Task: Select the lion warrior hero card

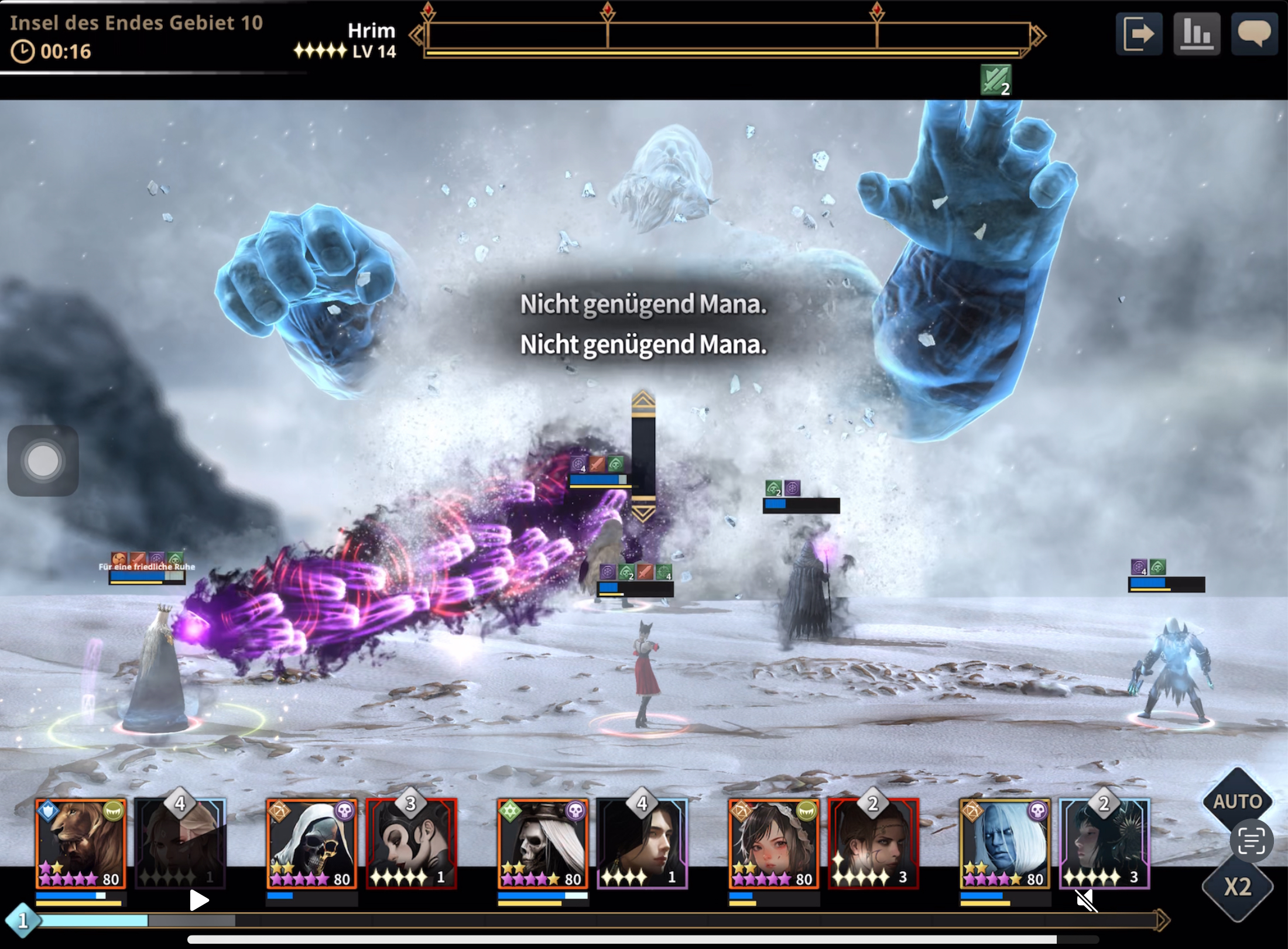Action: pyautogui.click(x=80, y=843)
